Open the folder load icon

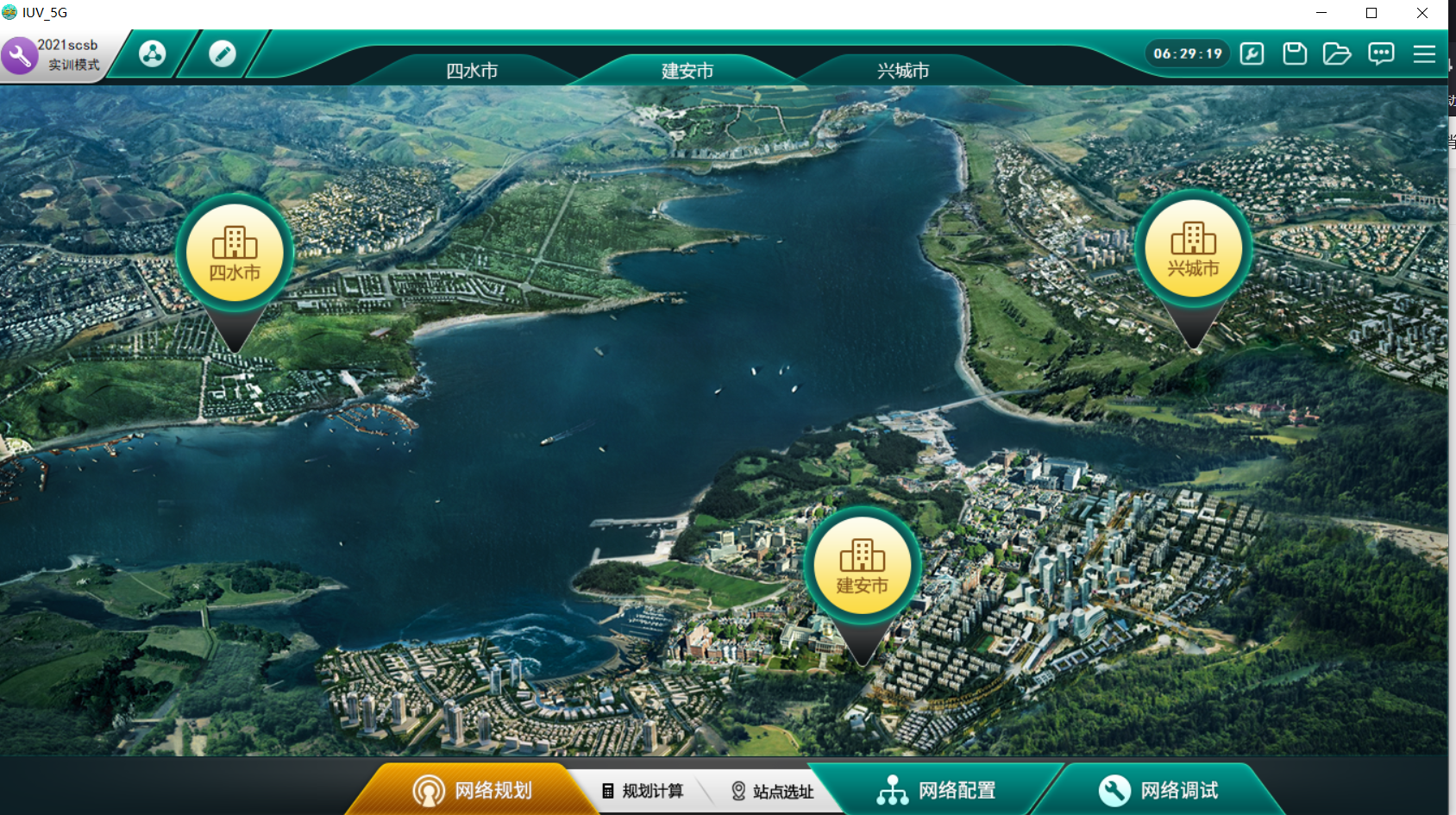(x=1337, y=54)
